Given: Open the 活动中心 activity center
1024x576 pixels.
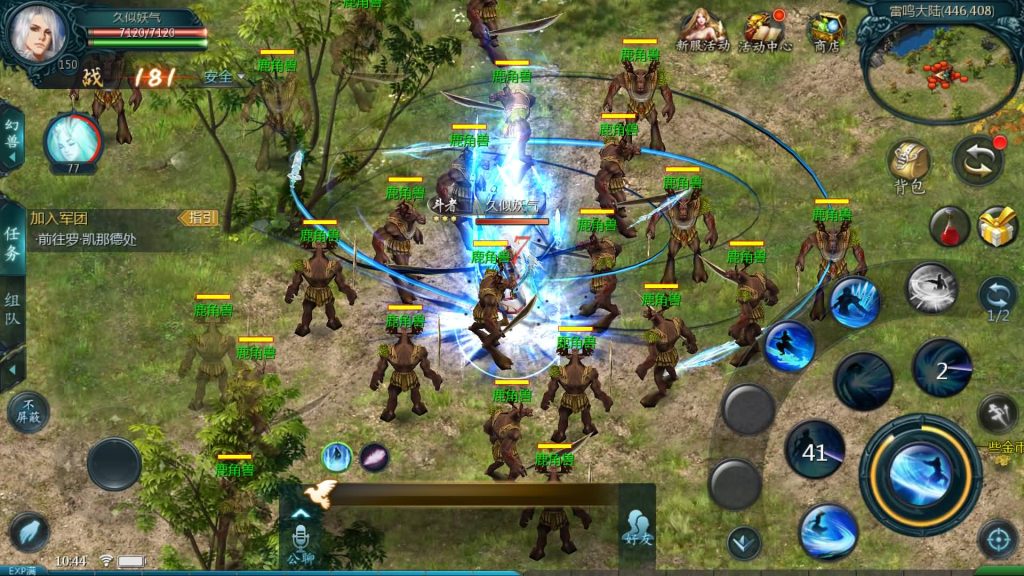Looking at the screenshot, I should point(765,30).
